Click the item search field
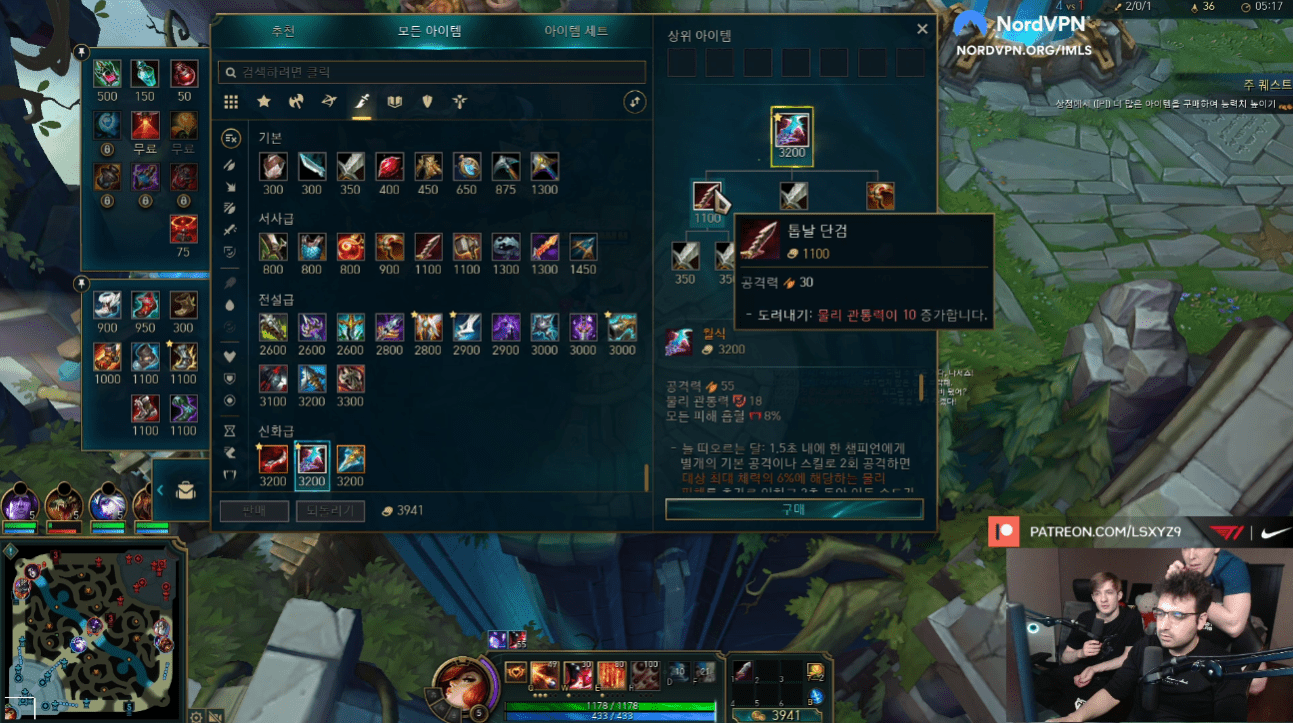Image resolution: width=1293 pixels, height=723 pixels. coord(432,72)
